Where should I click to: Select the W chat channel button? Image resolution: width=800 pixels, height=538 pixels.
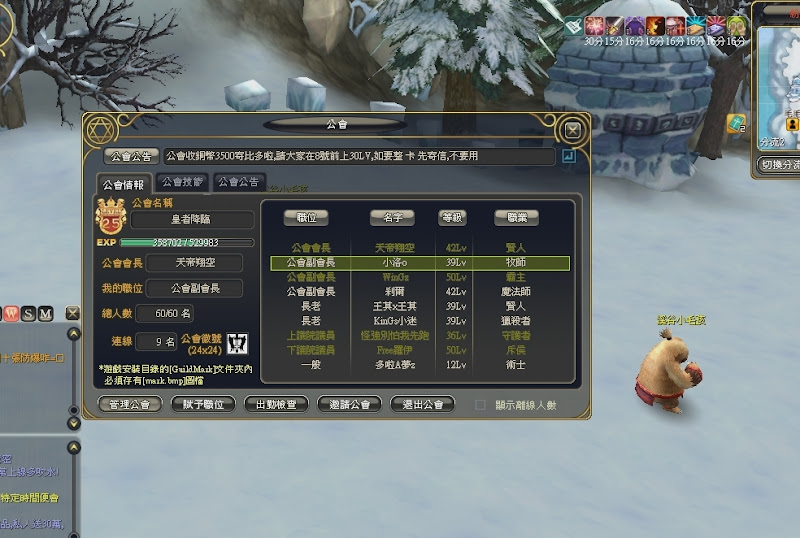coord(12,314)
